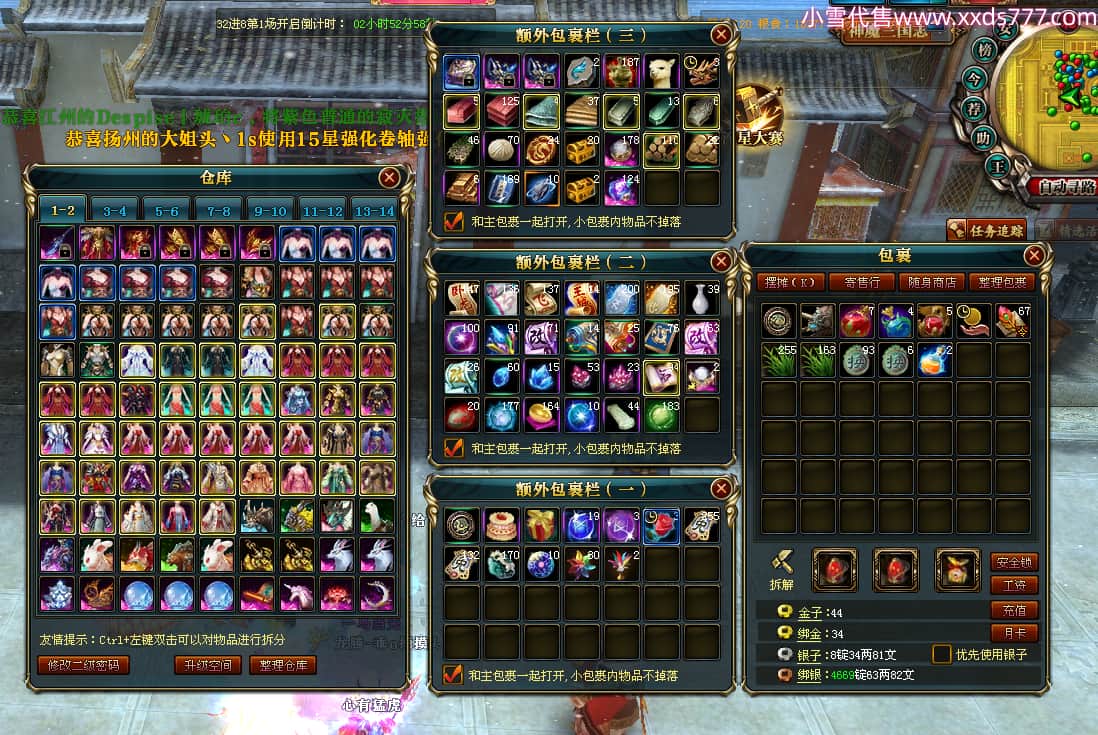Switch to warehouse tab 3-4
1098x735 pixels.
[x=115, y=211]
